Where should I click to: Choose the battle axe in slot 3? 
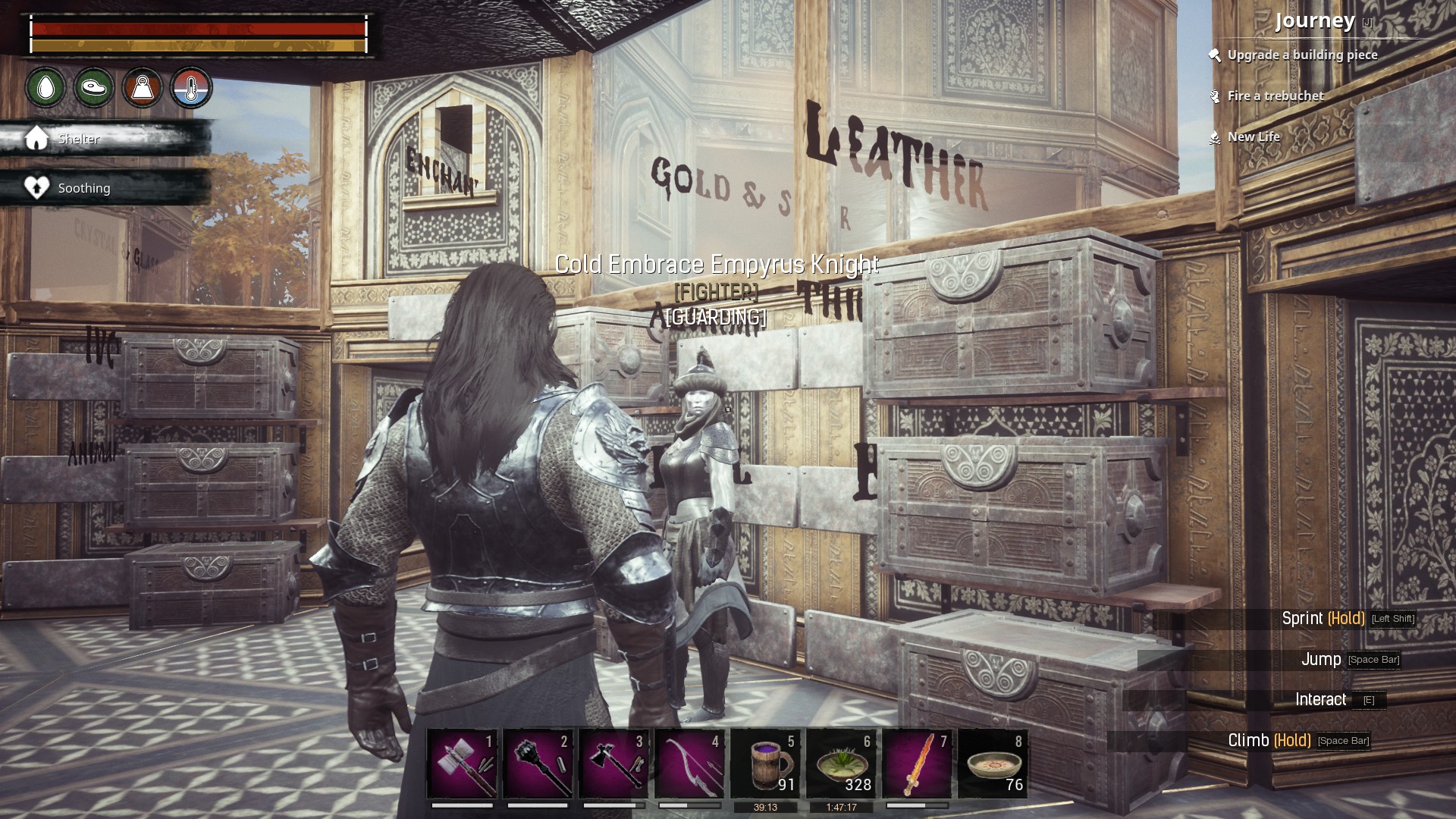614,764
